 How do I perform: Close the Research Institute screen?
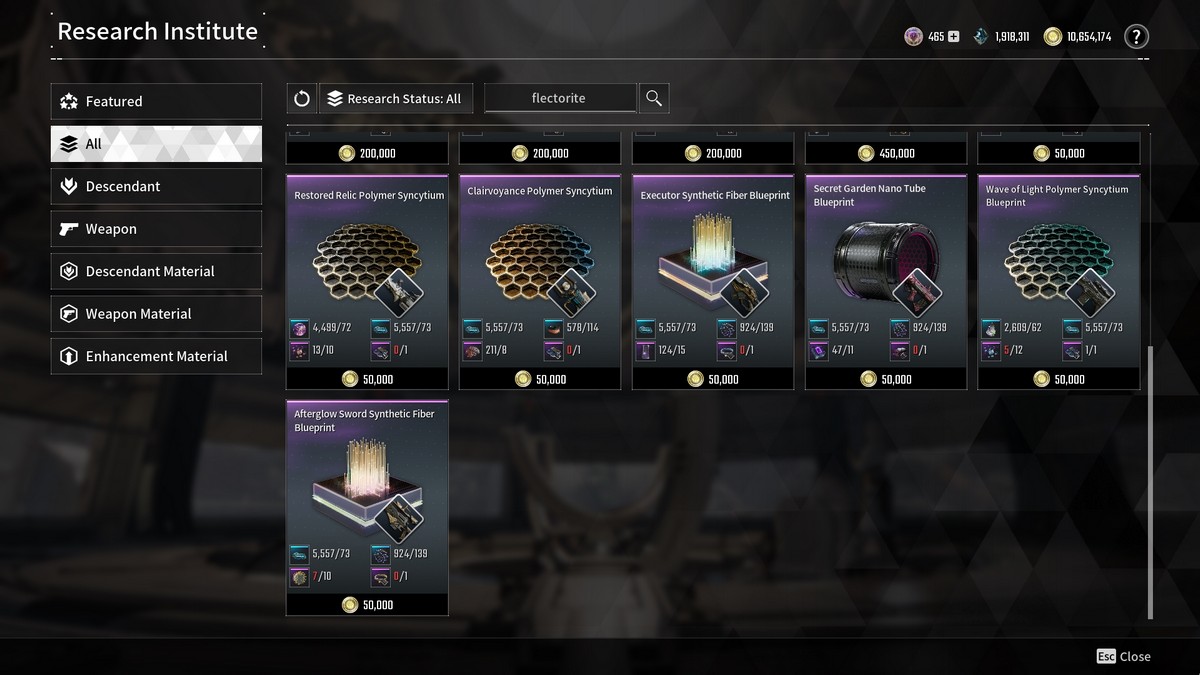point(1124,656)
